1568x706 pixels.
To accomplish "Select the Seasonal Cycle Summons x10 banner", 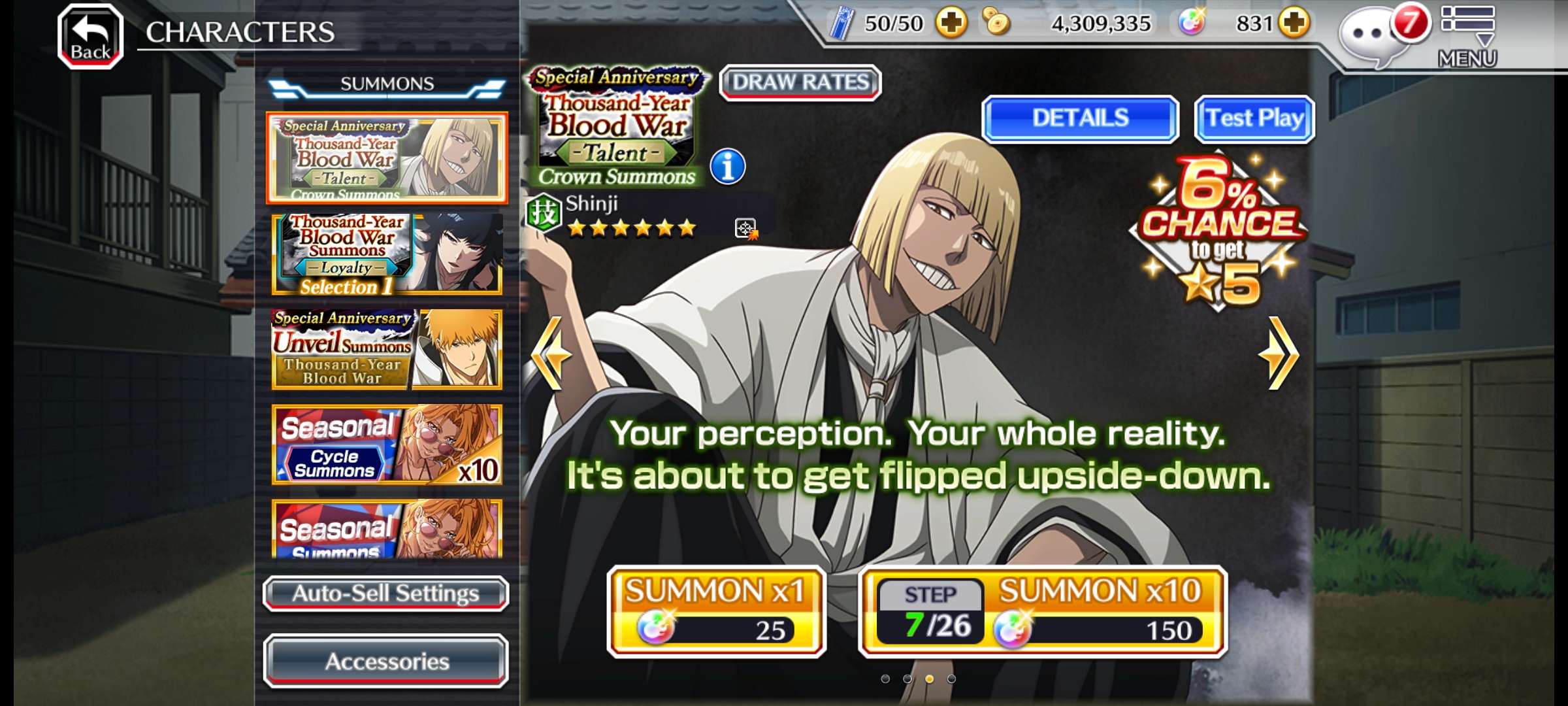I will [x=387, y=445].
